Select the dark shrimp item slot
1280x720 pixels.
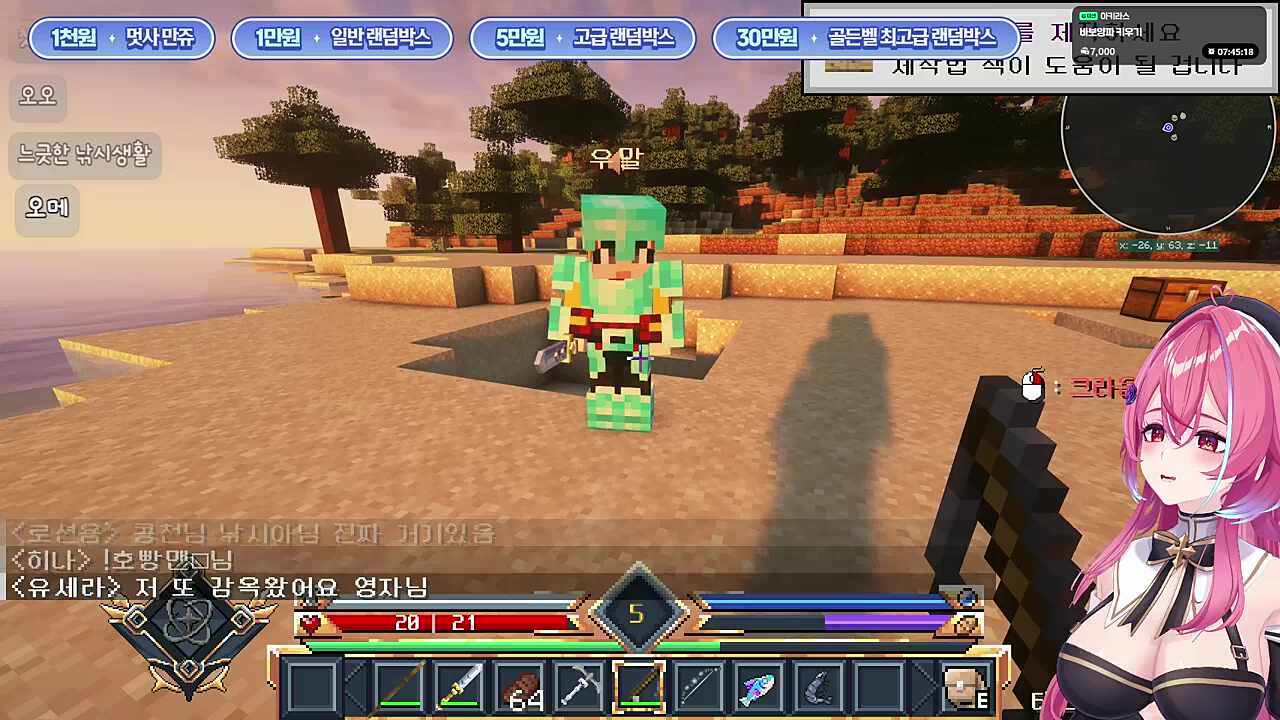tap(818, 687)
